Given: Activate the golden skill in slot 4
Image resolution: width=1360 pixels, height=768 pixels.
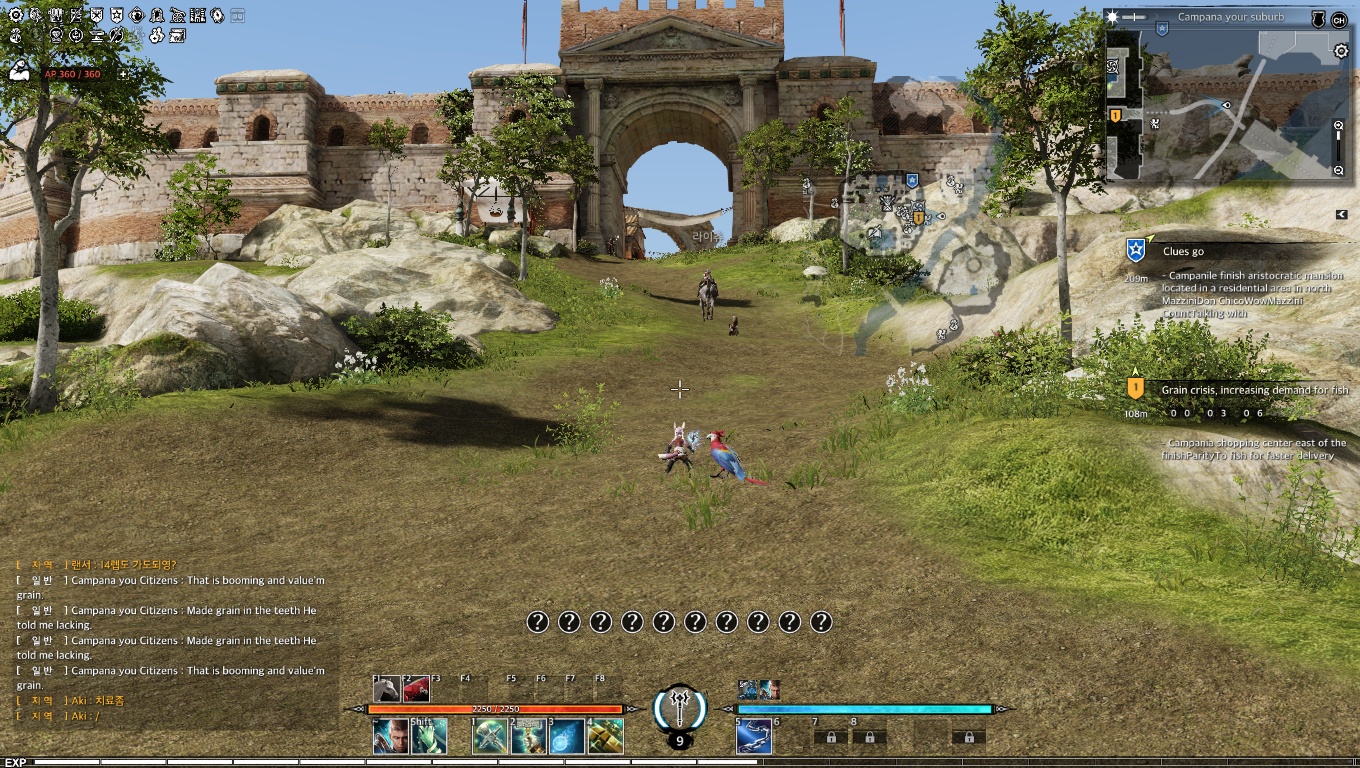Looking at the screenshot, I should click(606, 737).
